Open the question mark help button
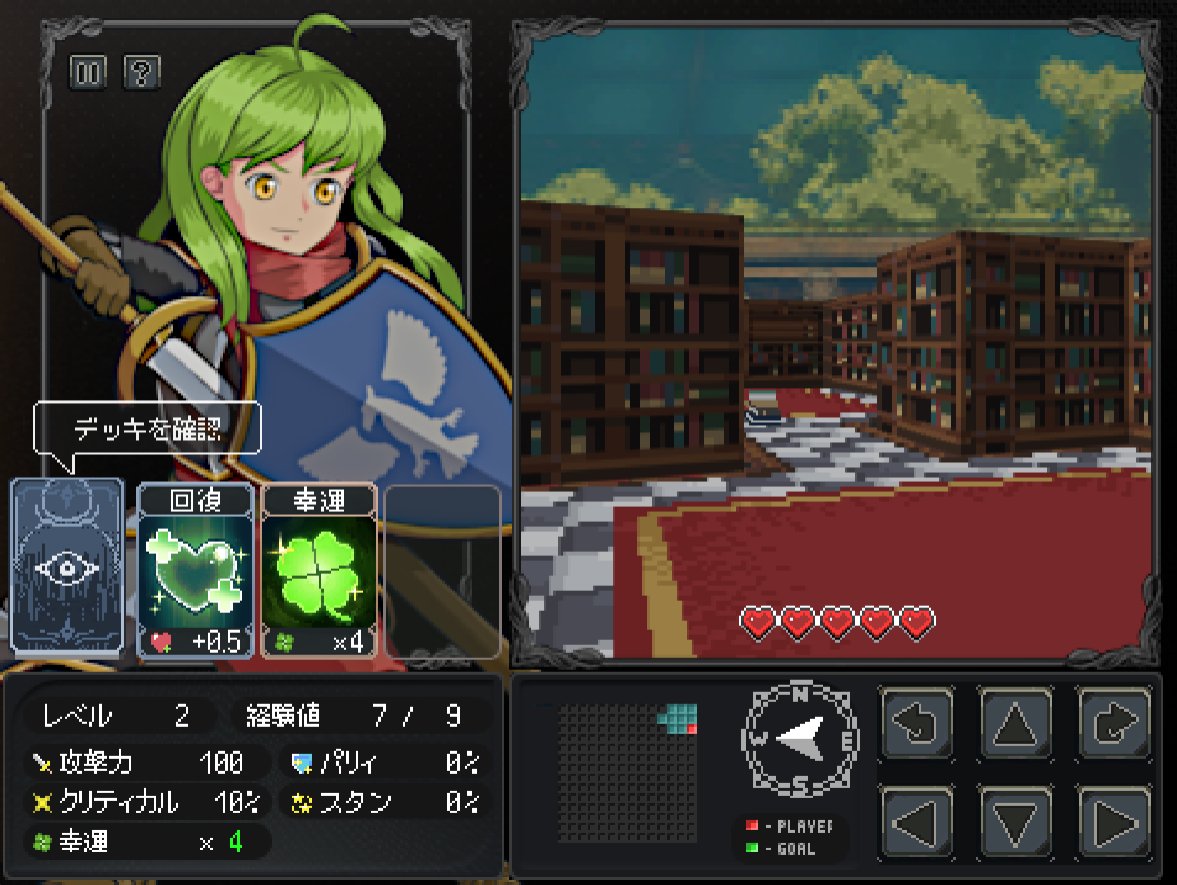1177x885 pixels. (142, 72)
